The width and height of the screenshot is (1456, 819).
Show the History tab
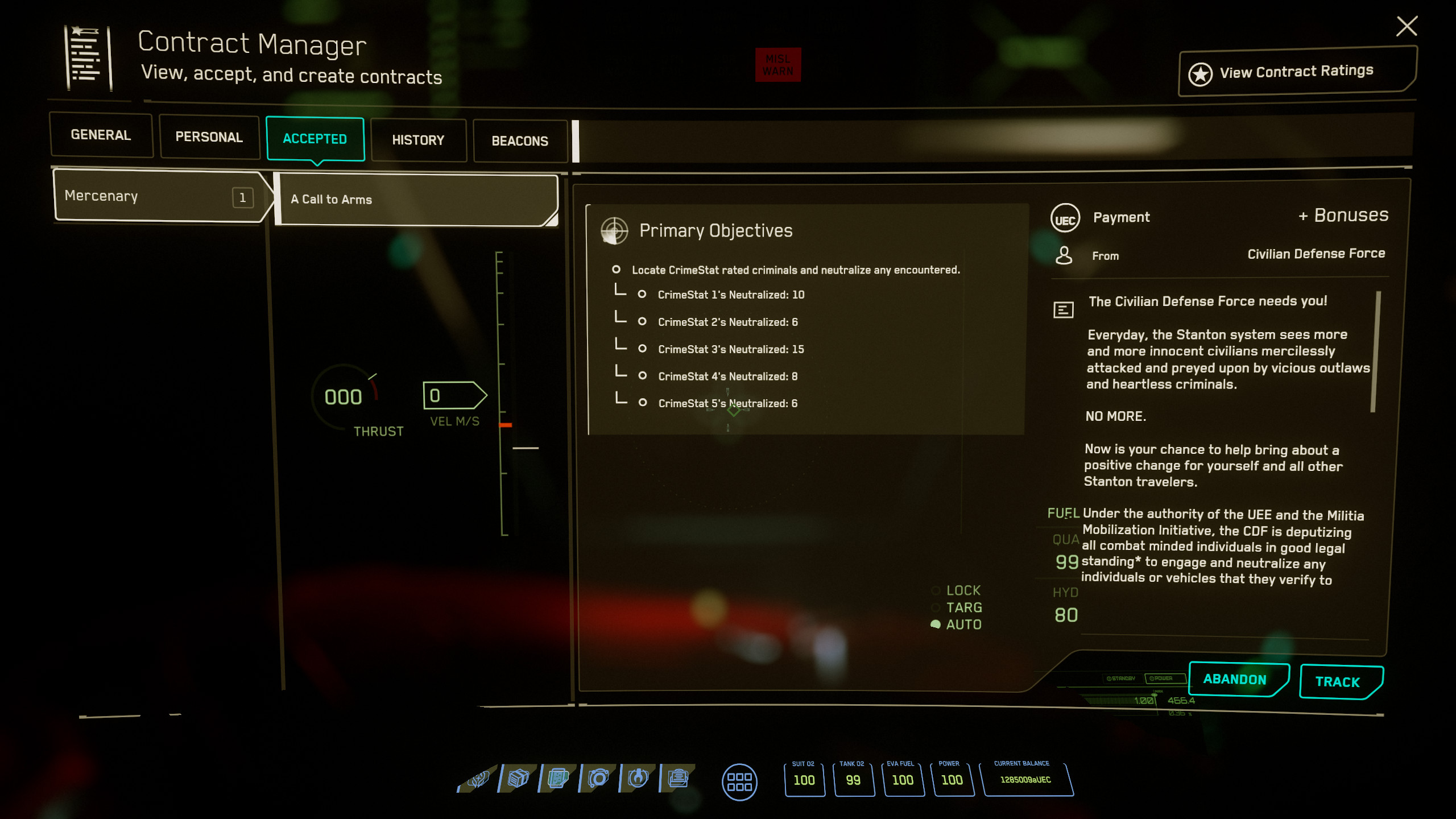tap(418, 140)
